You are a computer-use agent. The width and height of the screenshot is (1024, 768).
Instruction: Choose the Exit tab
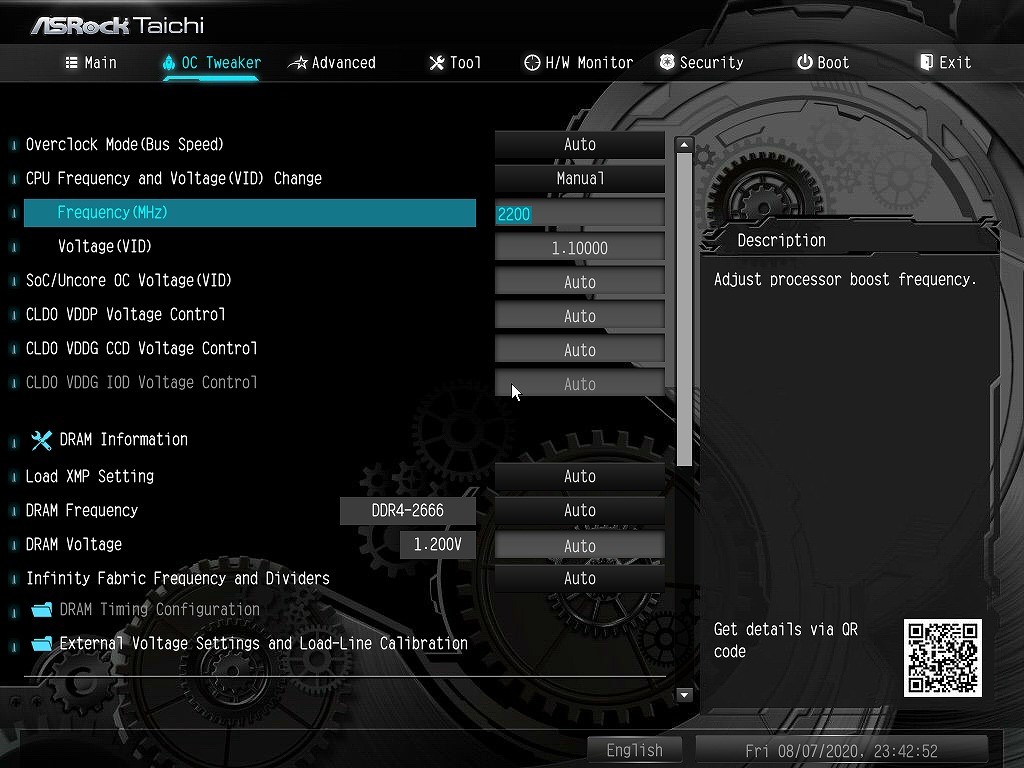pos(945,62)
